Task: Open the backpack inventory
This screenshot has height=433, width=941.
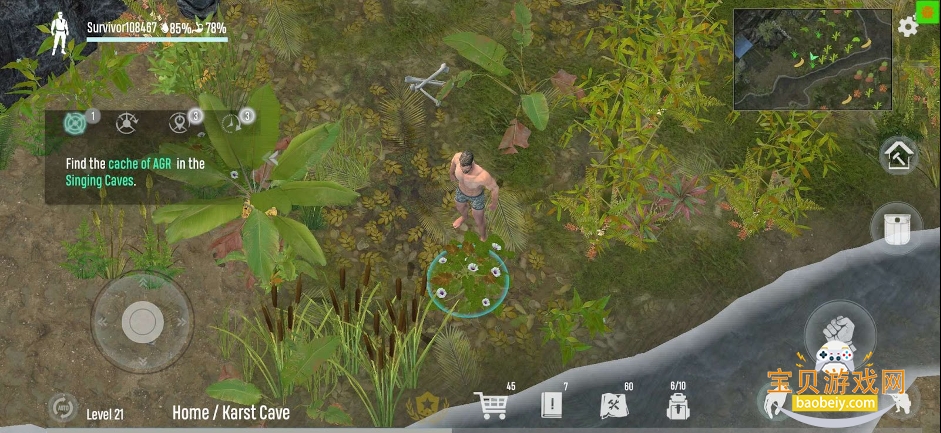Action: pyautogui.click(x=678, y=405)
